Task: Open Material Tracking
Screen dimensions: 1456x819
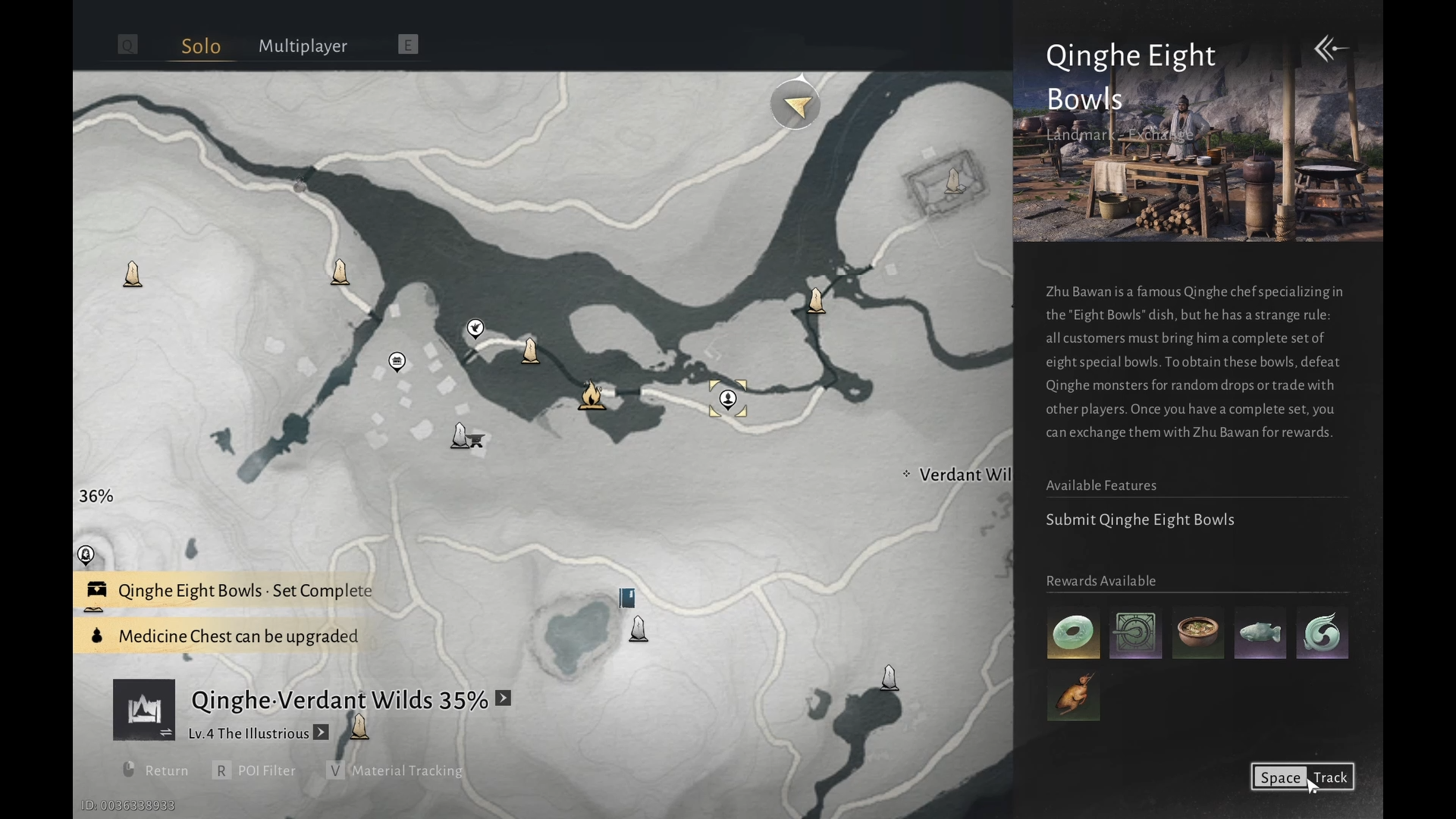Action: (x=395, y=770)
